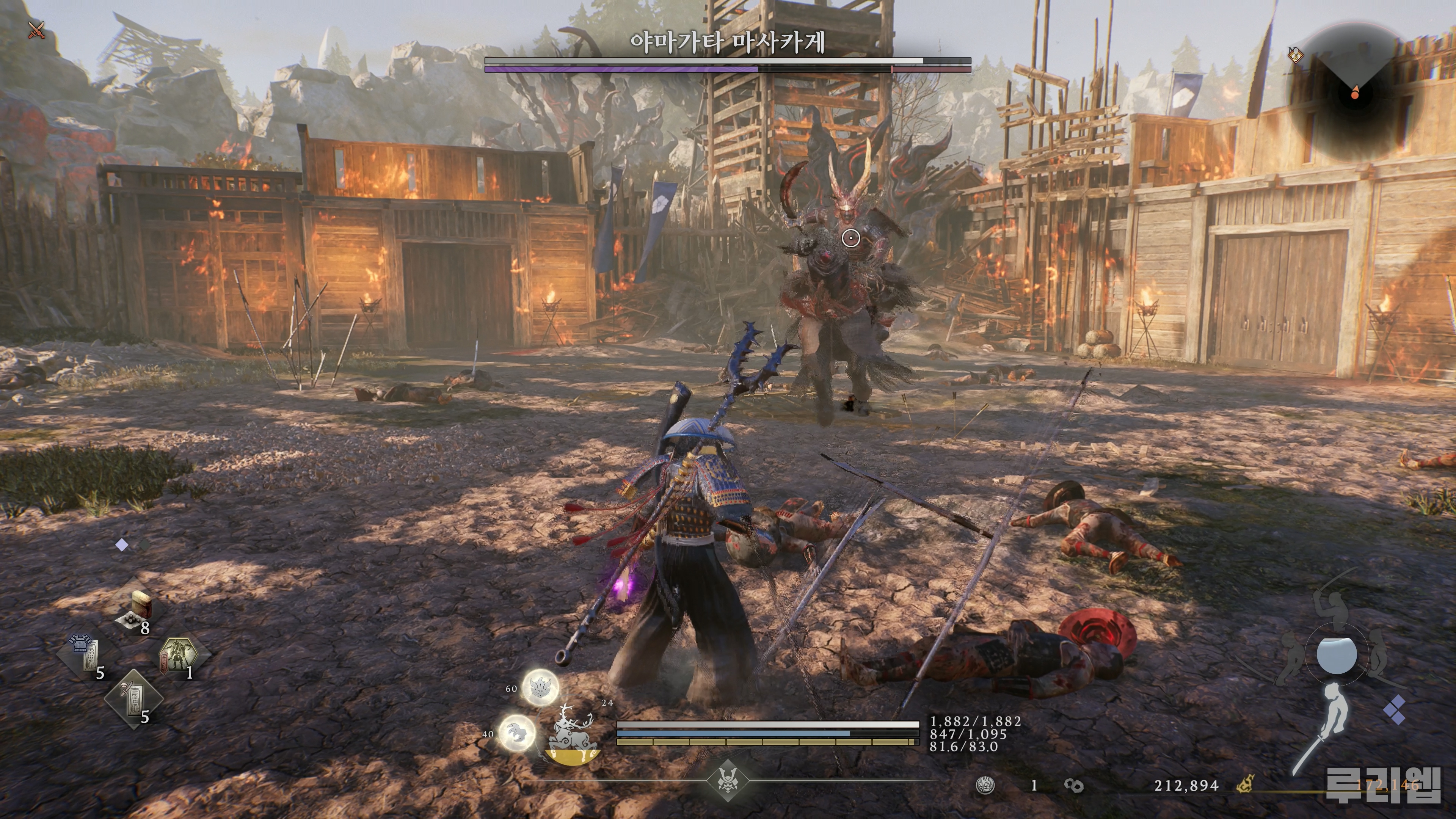This screenshot has height=819, width=1456.
Task: Click the golden amrita flame icon
Action: point(1244,785)
